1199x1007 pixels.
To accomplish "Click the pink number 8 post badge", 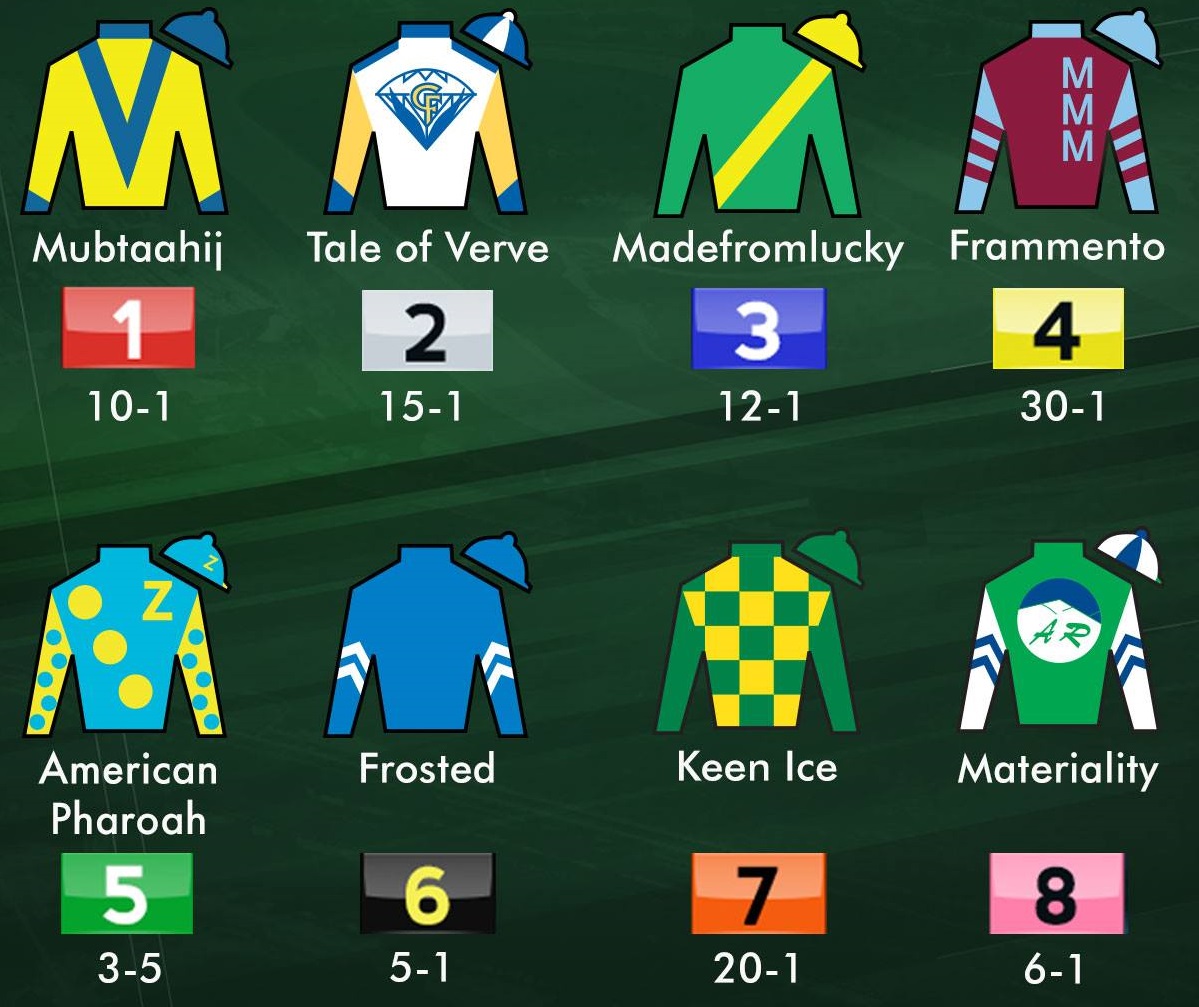I will coord(1057,892).
